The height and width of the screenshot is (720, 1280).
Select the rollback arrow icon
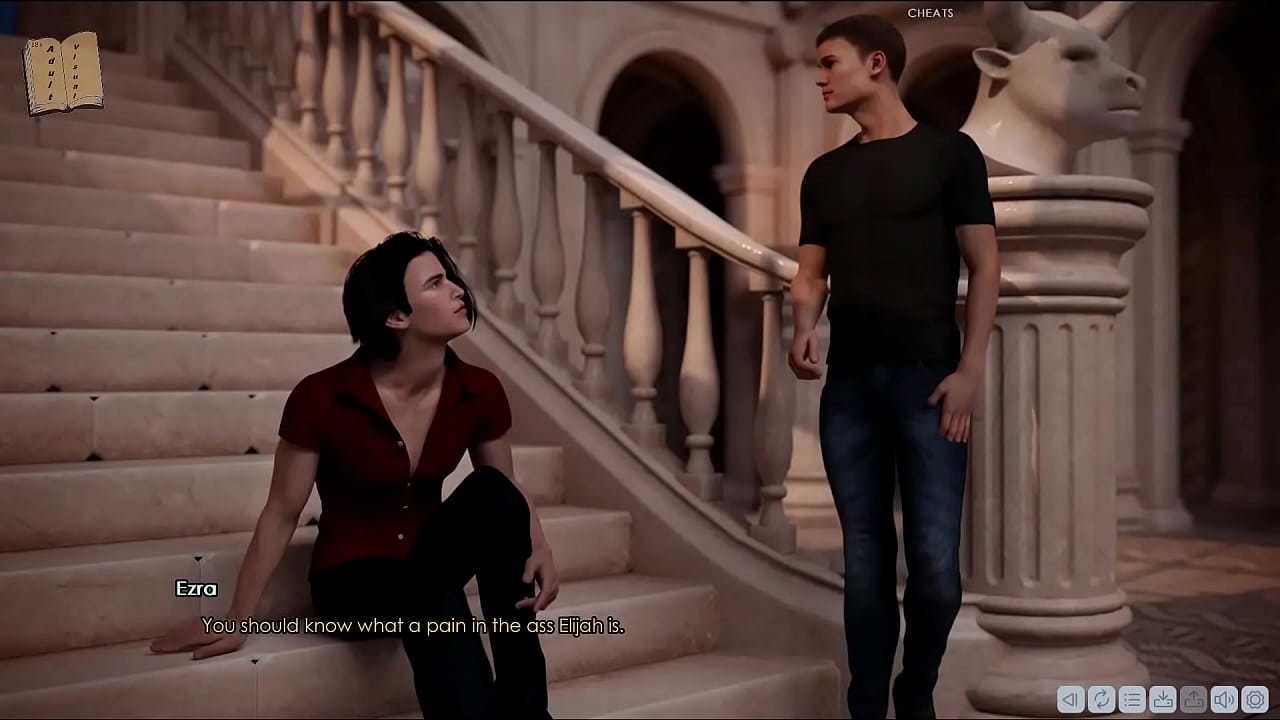[x=1070, y=700]
